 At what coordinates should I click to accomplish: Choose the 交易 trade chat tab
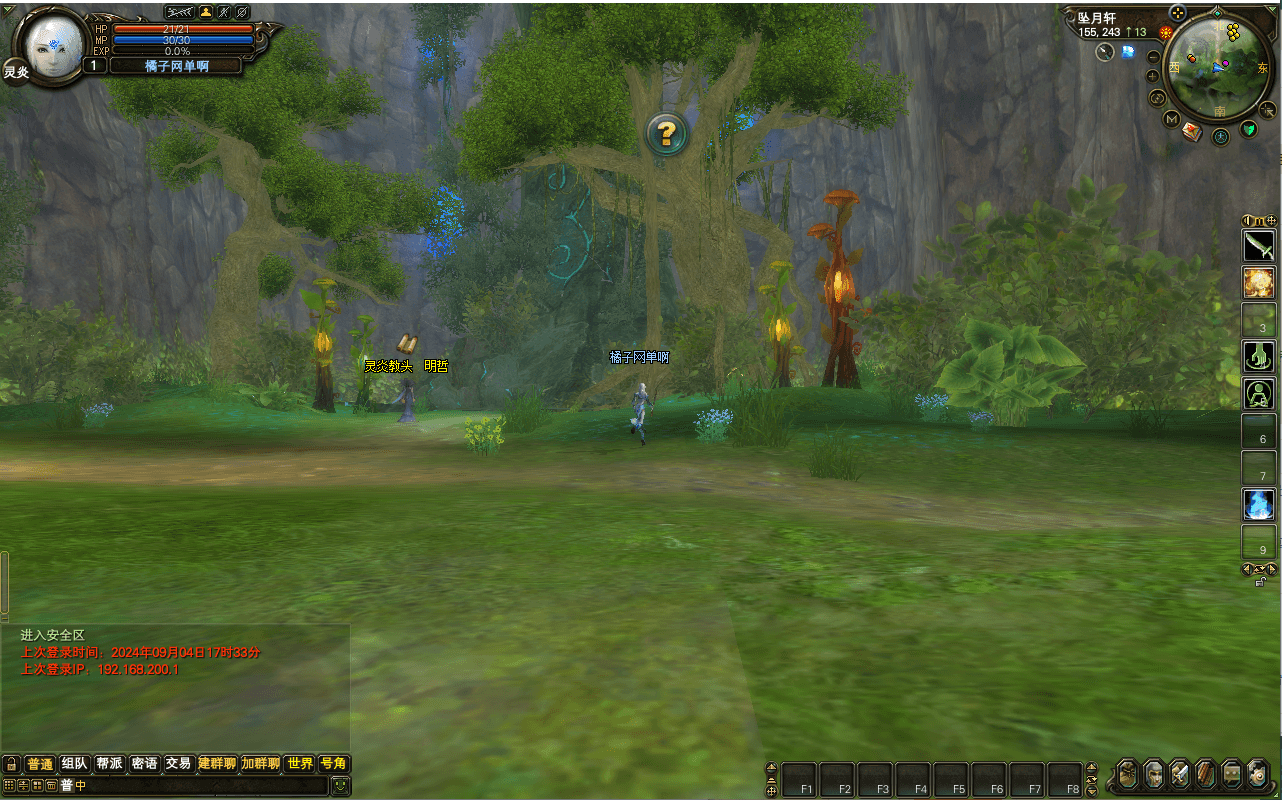178,764
